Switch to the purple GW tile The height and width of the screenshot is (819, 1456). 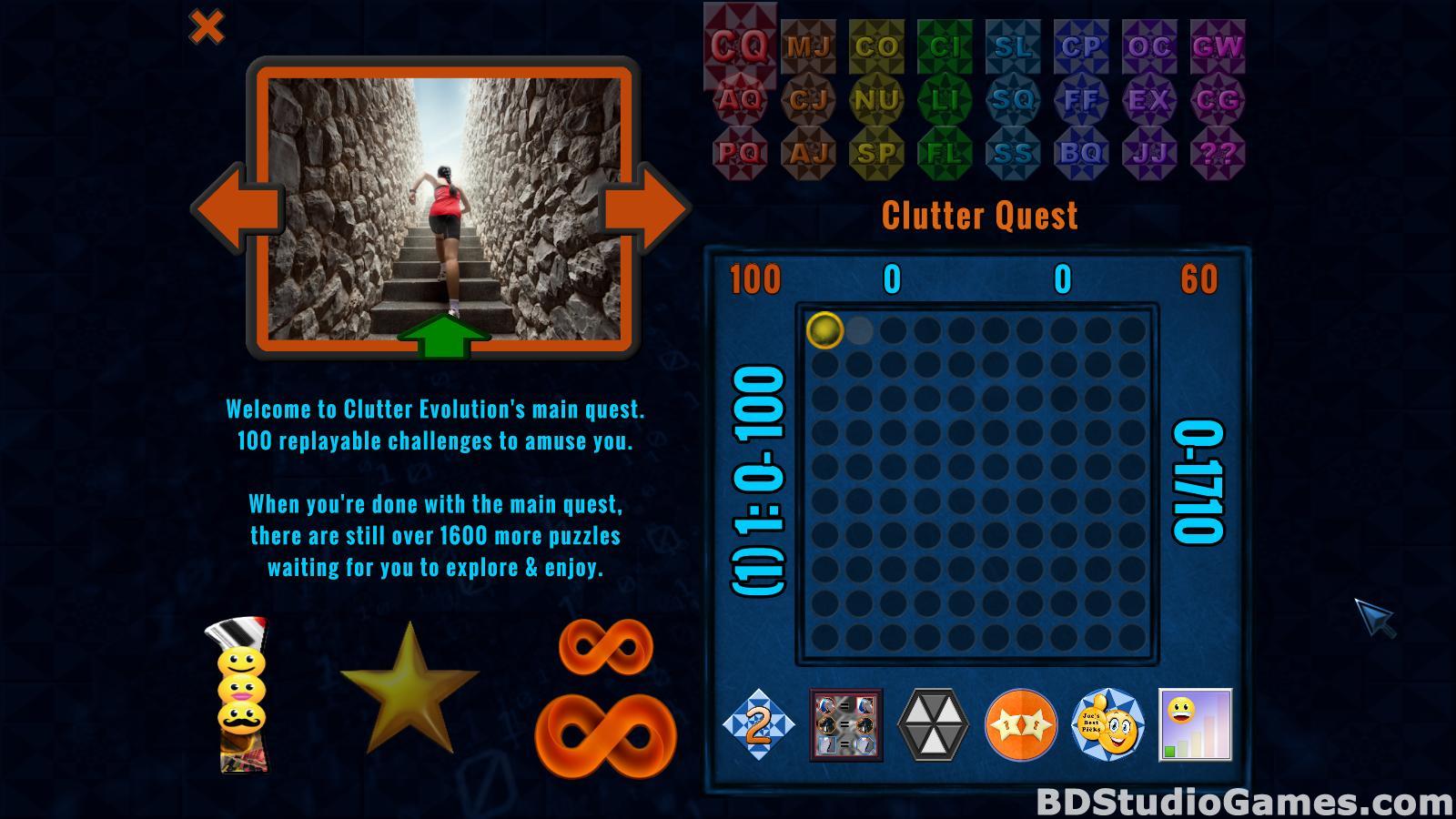1218,45
